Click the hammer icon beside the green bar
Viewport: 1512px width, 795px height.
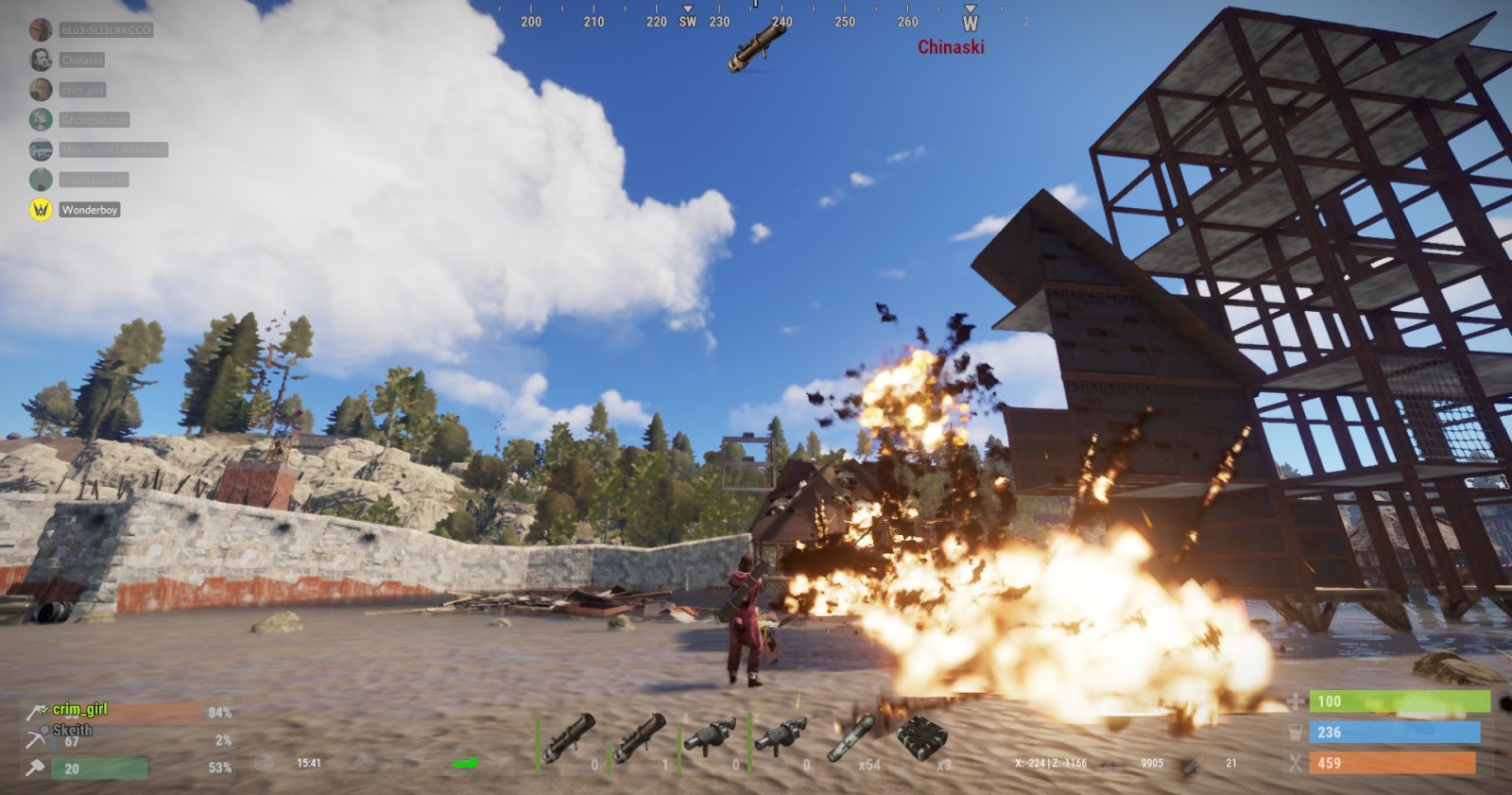click(x=36, y=768)
